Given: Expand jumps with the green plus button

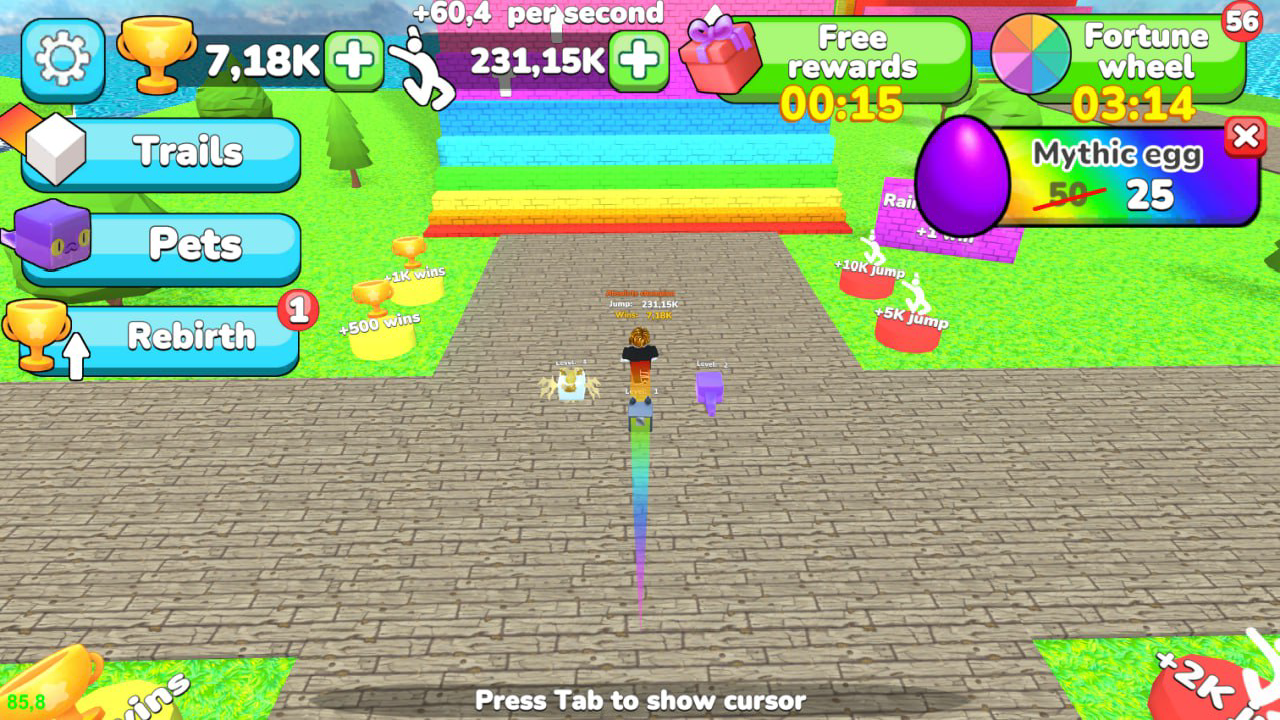Looking at the screenshot, I should pyautogui.click(x=638, y=61).
